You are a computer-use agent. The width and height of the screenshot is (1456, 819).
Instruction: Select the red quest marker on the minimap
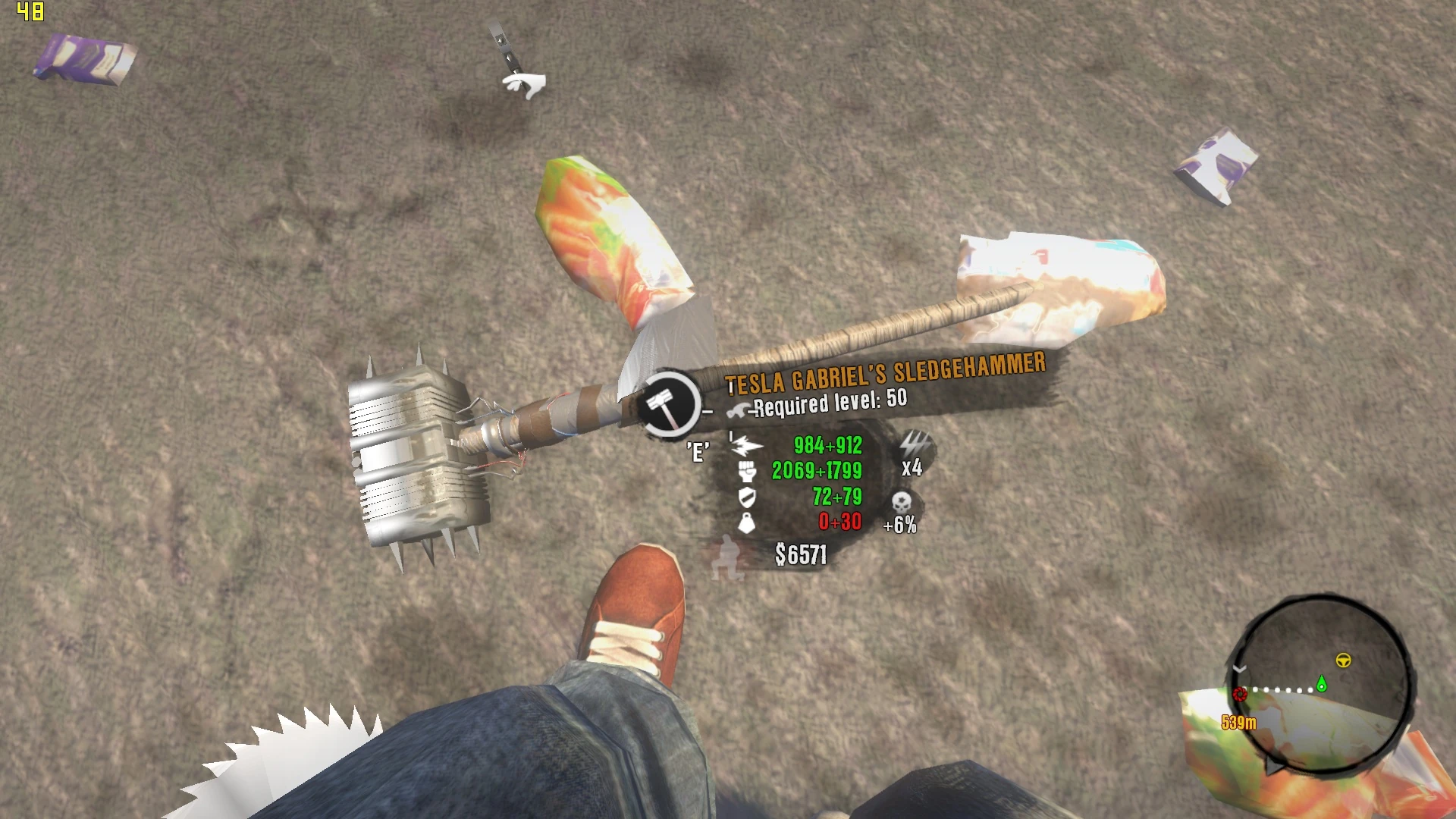(x=1240, y=695)
